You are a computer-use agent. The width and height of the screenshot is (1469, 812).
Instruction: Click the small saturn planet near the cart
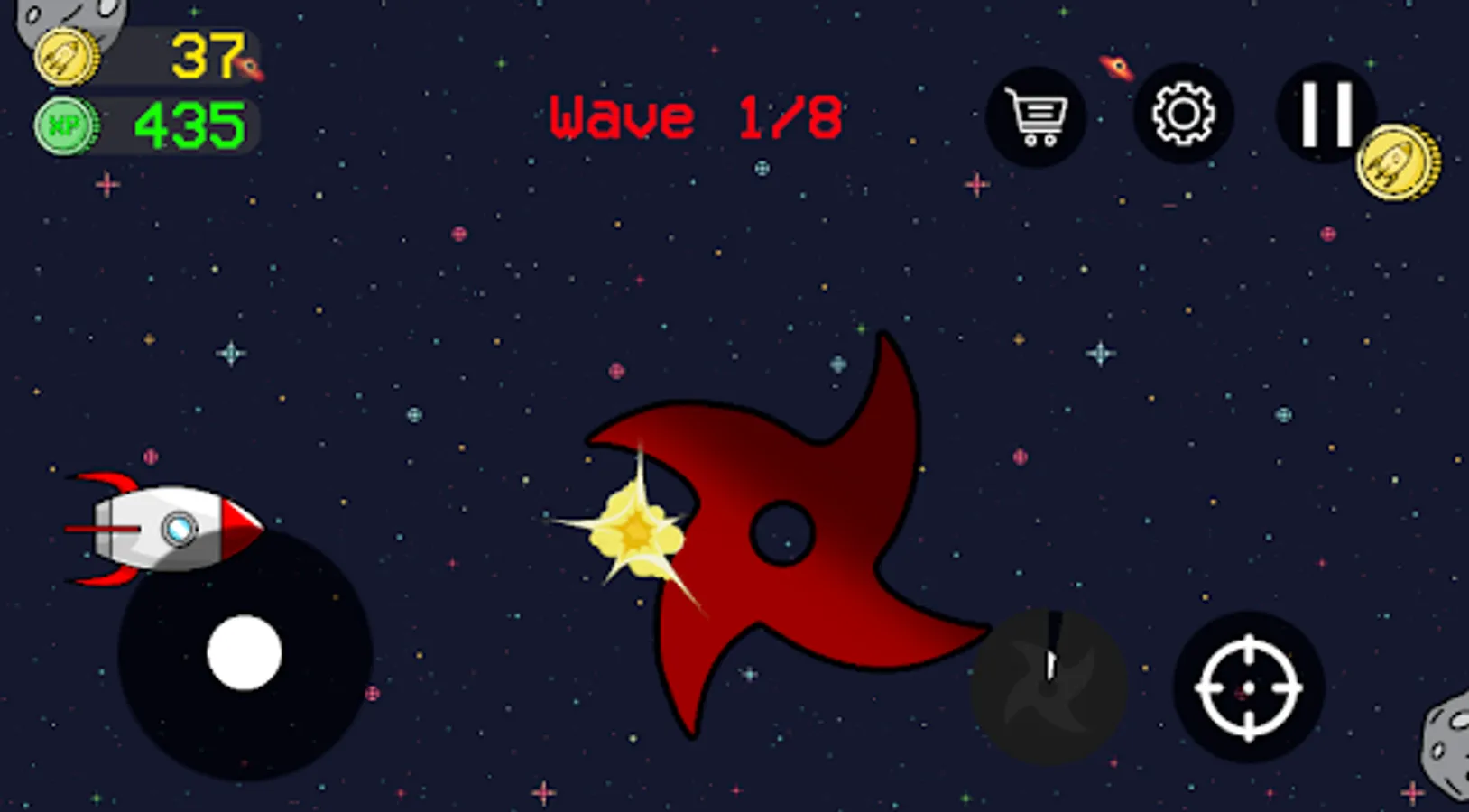click(x=1115, y=65)
